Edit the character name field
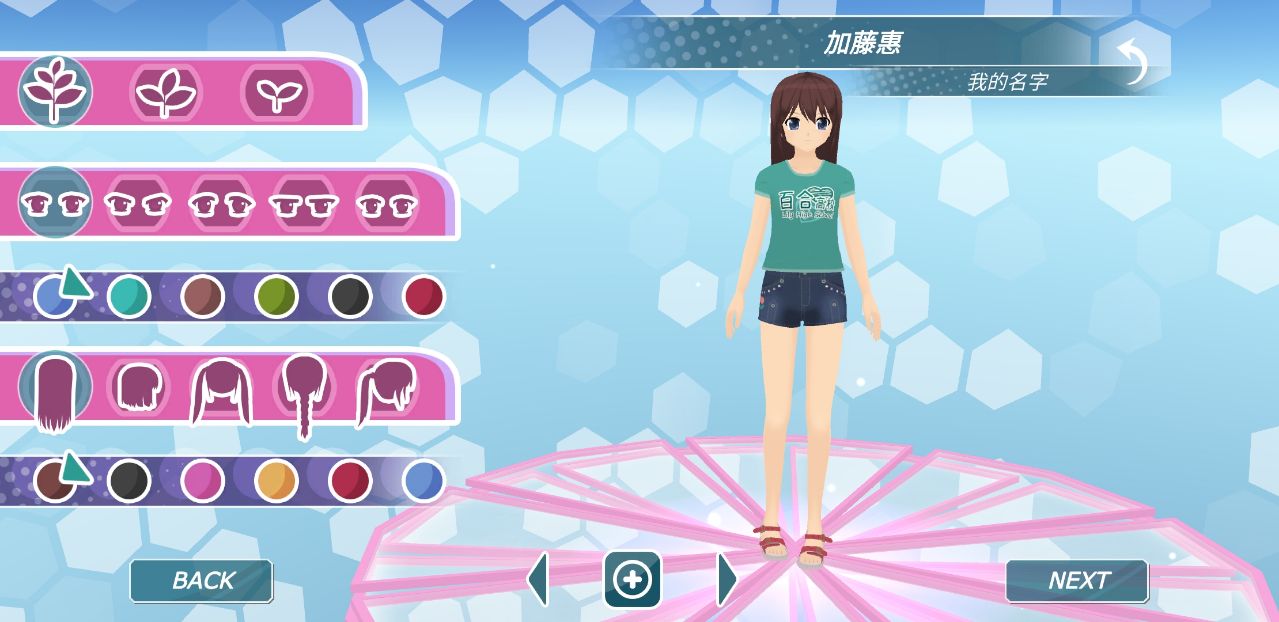The height and width of the screenshot is (622, 1279). [861, 43]
